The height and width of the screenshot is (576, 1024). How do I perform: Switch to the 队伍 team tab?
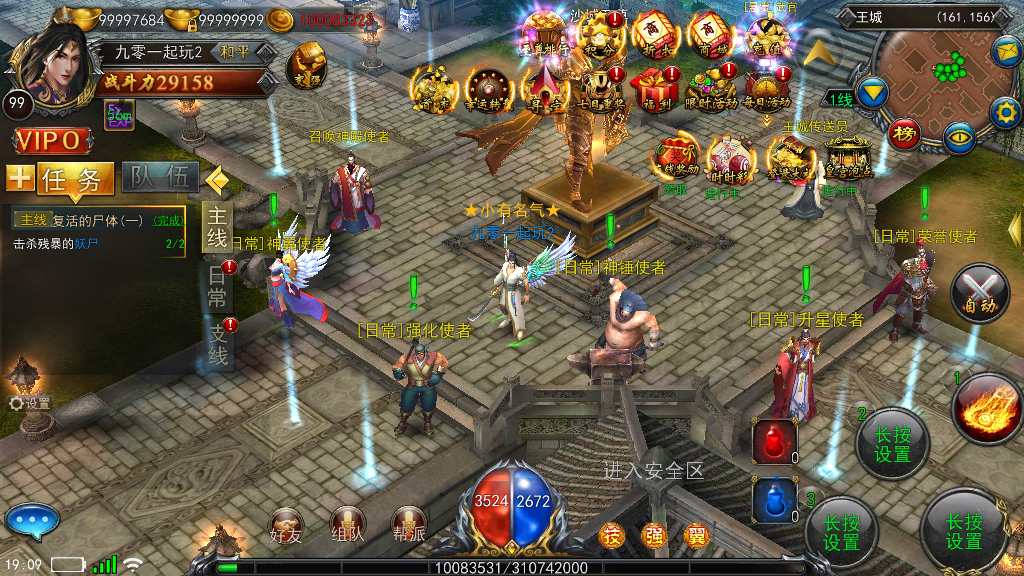point(160,178)
